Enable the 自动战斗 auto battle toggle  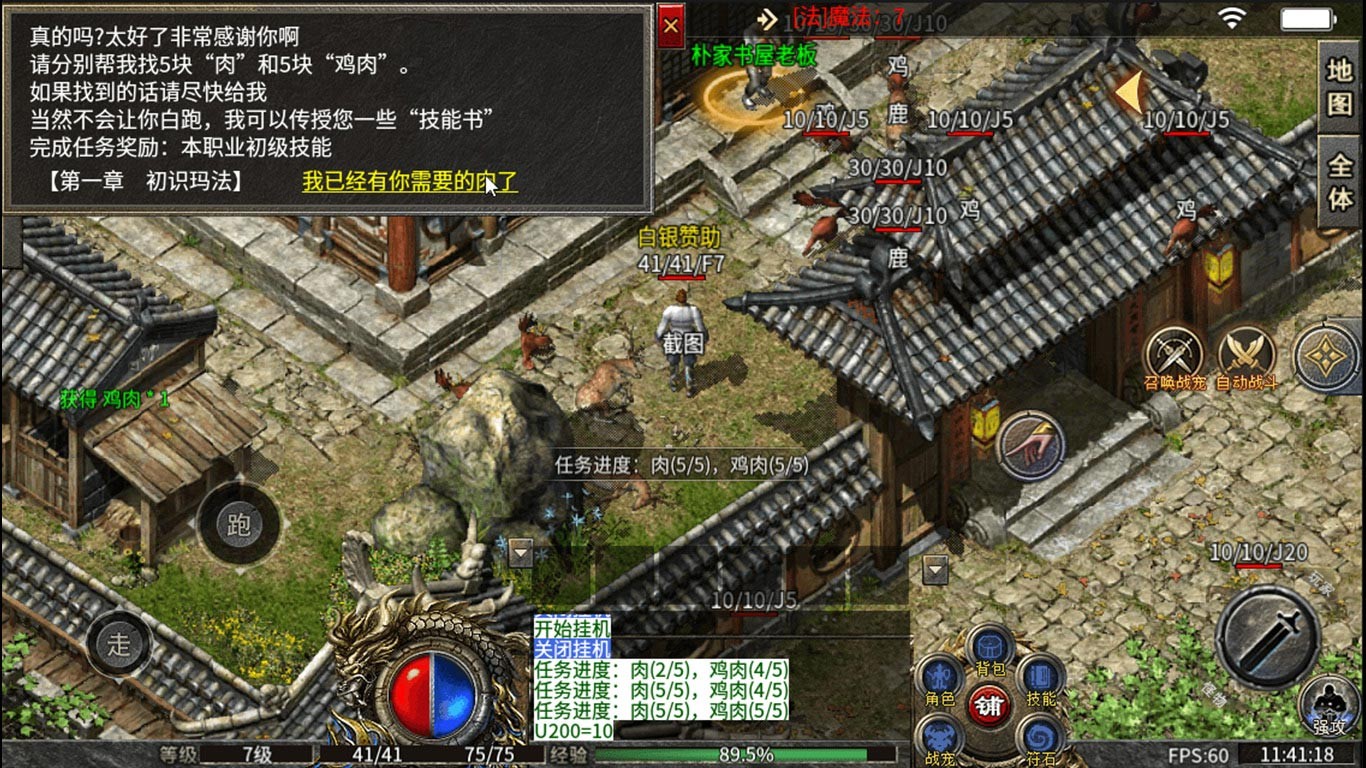1244,351
